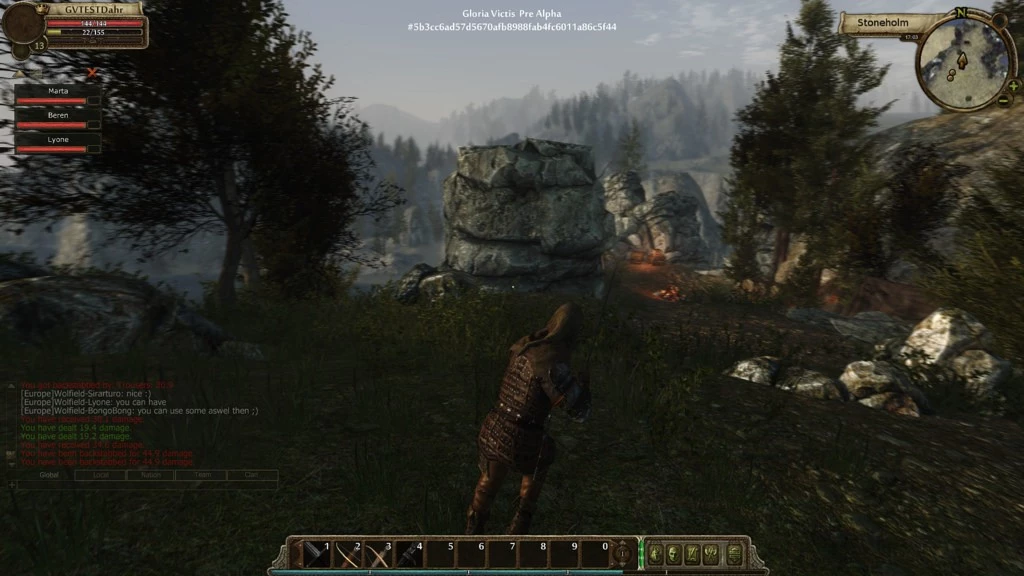
Task: Open the scroll menu icon at hotbar end
Action: (x=733, y=553)
